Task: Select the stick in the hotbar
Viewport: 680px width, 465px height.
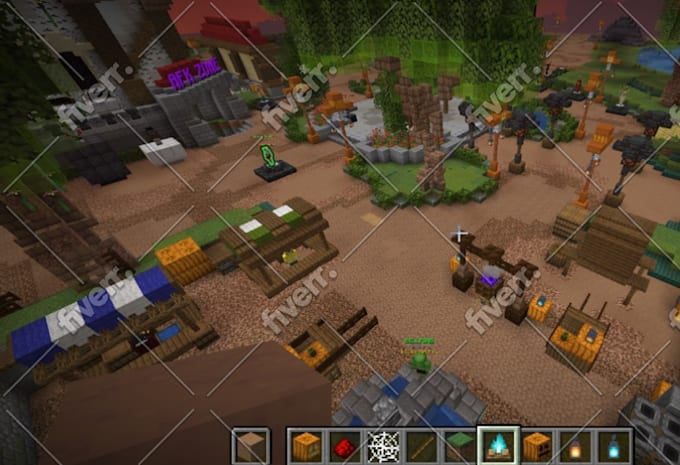Action: tap(421, 446)
